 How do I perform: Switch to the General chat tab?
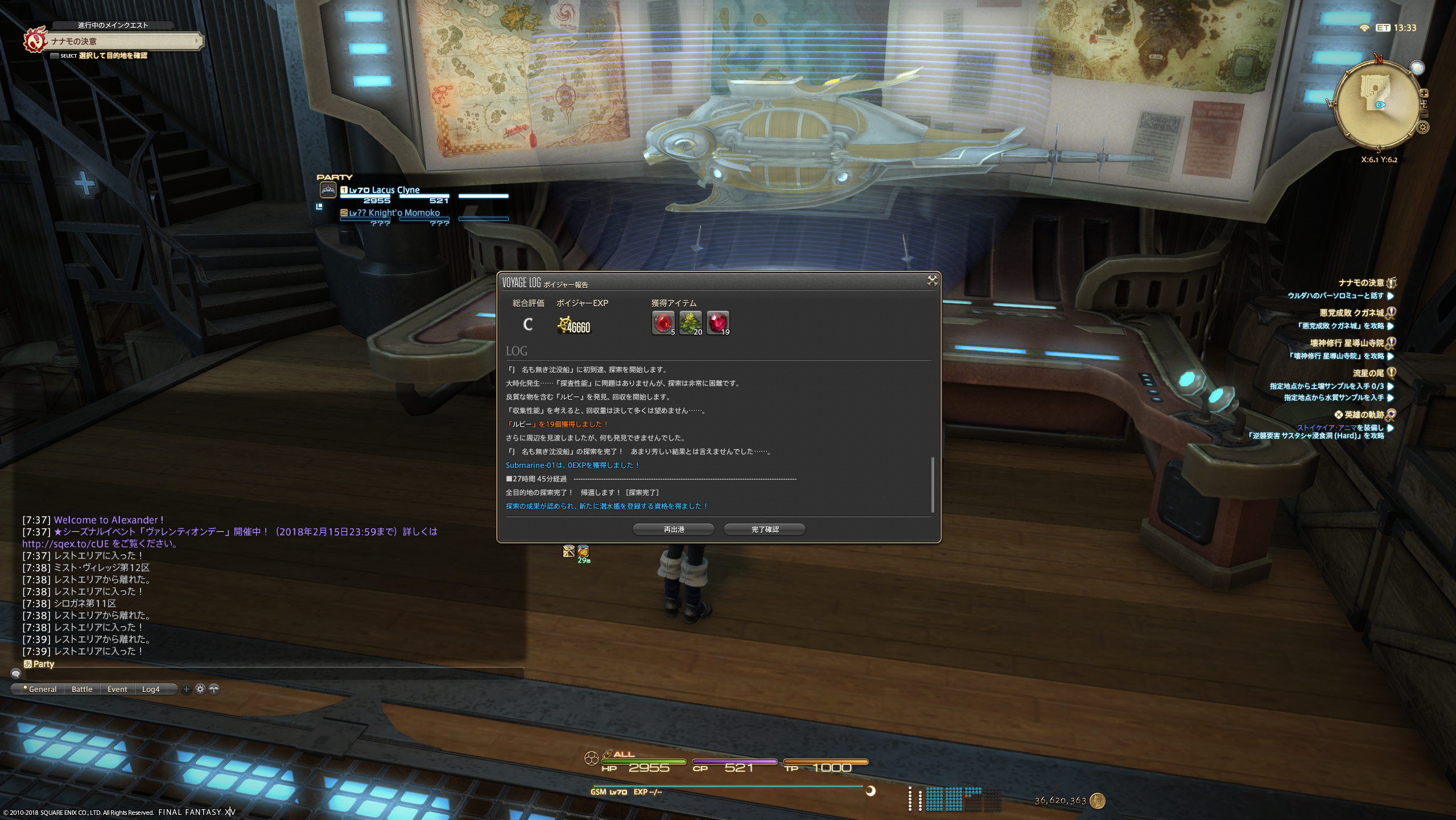click(42, 689)
